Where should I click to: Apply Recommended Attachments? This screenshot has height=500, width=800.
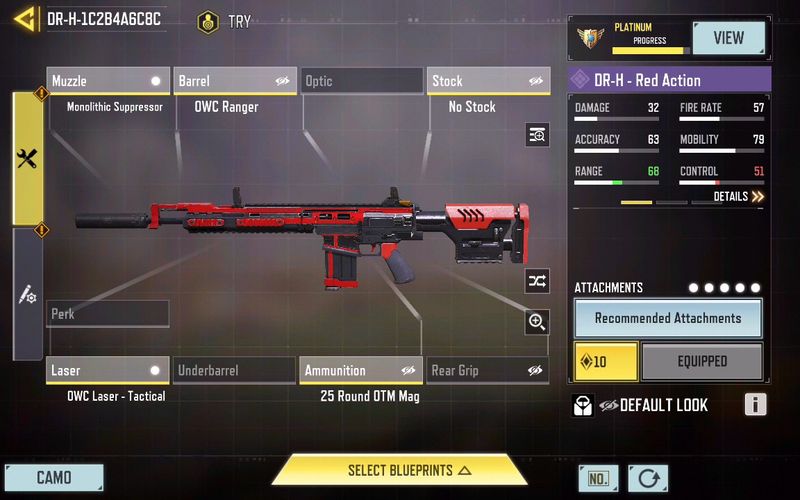(668, 318)
